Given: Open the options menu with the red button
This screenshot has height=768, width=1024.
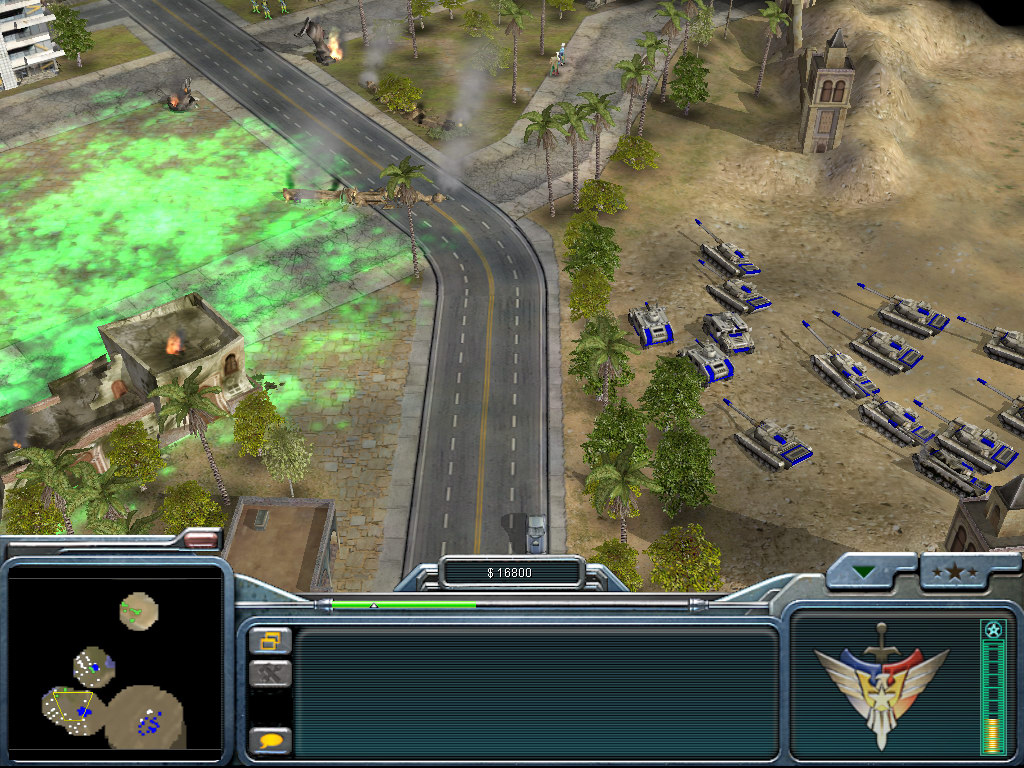Looking at the screenshot, I should coord(201,540).
